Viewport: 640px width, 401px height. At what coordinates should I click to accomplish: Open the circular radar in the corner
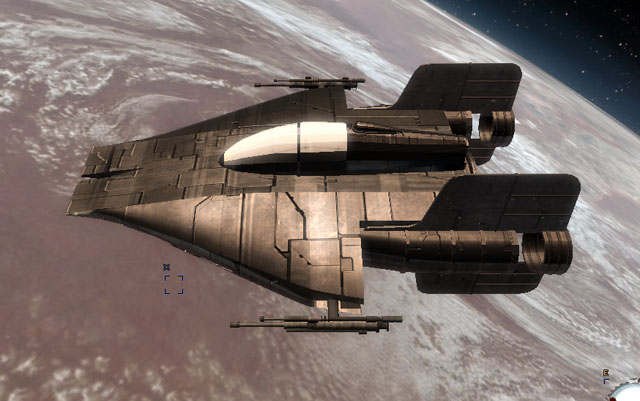coord(628,391)
